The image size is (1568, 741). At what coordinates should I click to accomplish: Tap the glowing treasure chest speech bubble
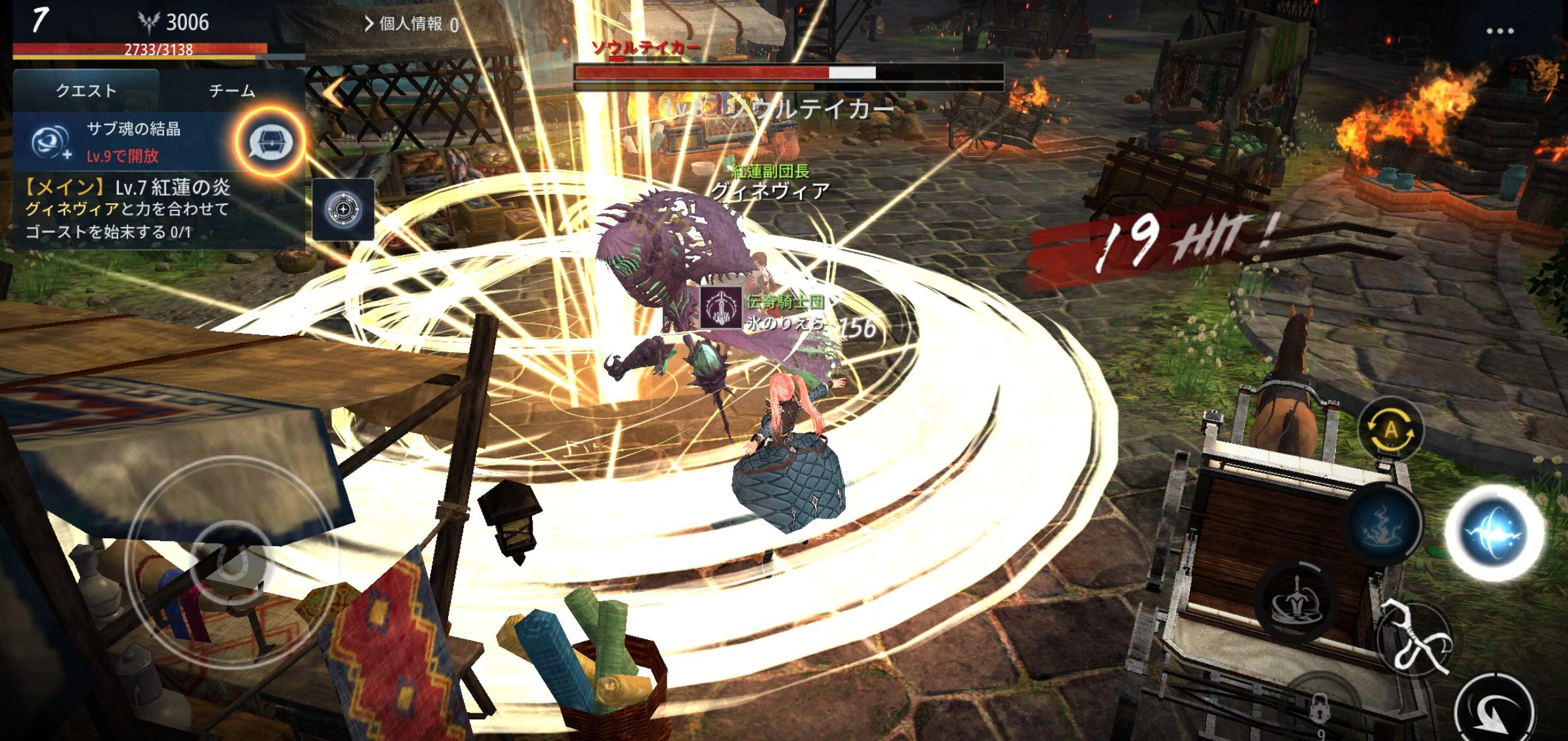(271, 142)
